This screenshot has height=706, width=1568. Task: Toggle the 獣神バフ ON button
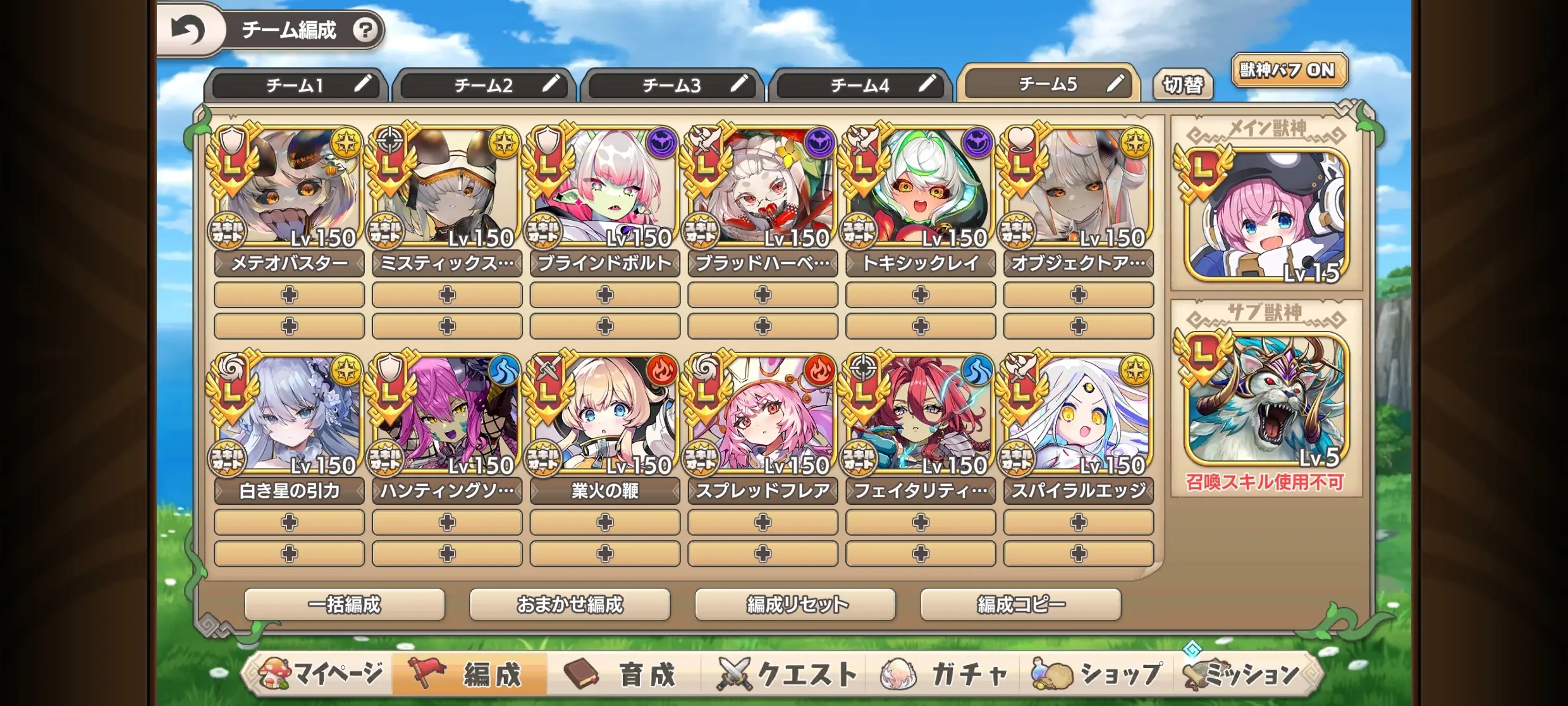(1288, 70)
